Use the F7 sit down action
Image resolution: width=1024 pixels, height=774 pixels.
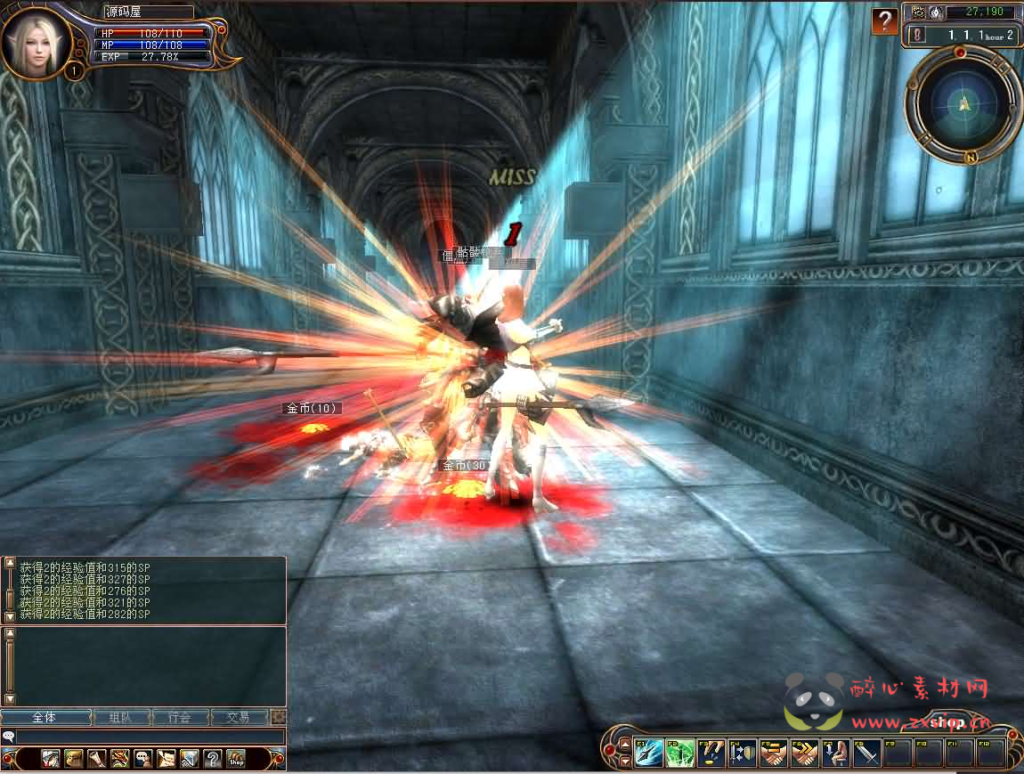[x=835, y=752]
